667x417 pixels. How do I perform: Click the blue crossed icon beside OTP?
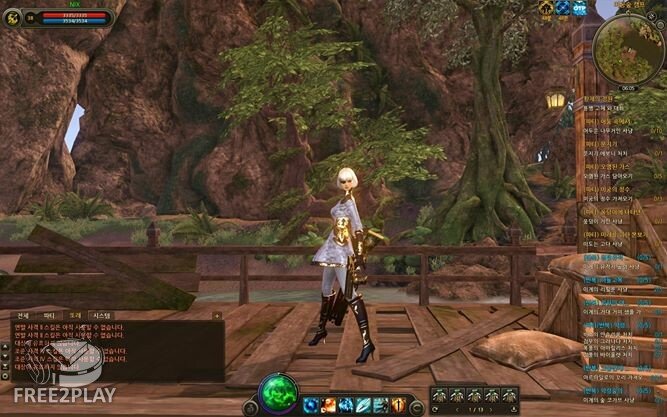562,8
